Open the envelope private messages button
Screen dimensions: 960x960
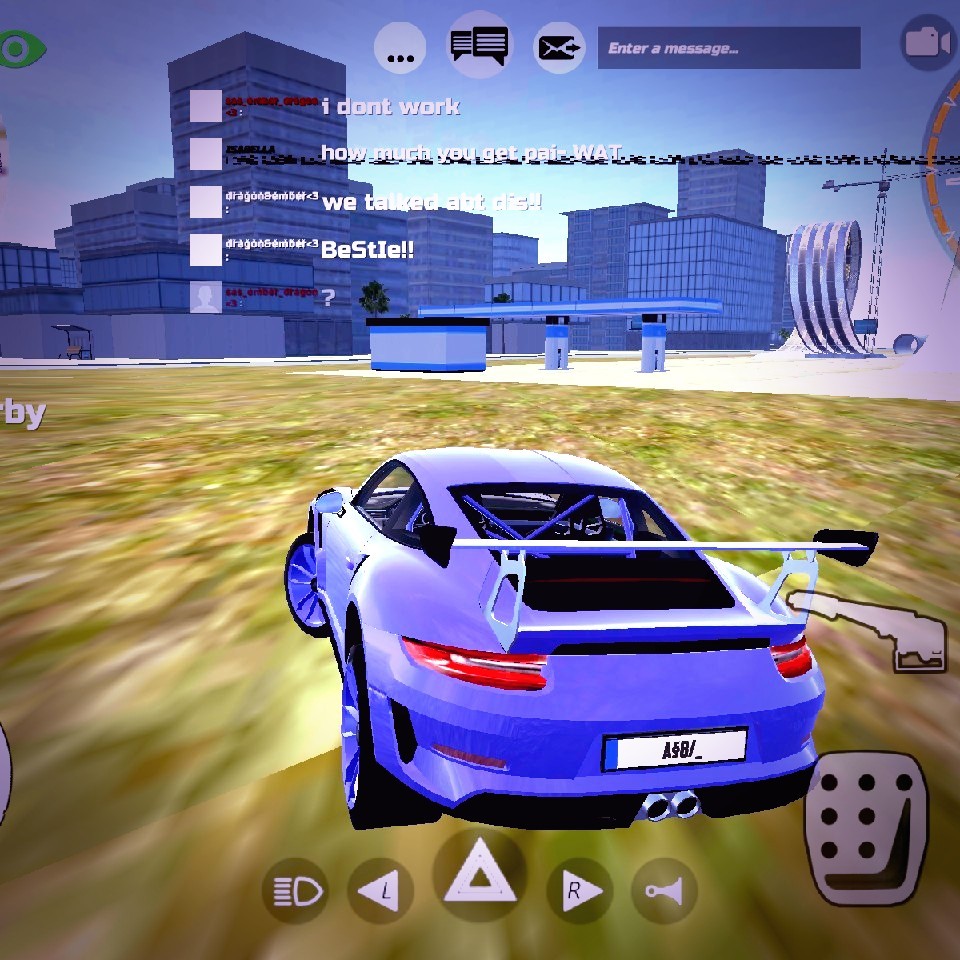point(559,48)
